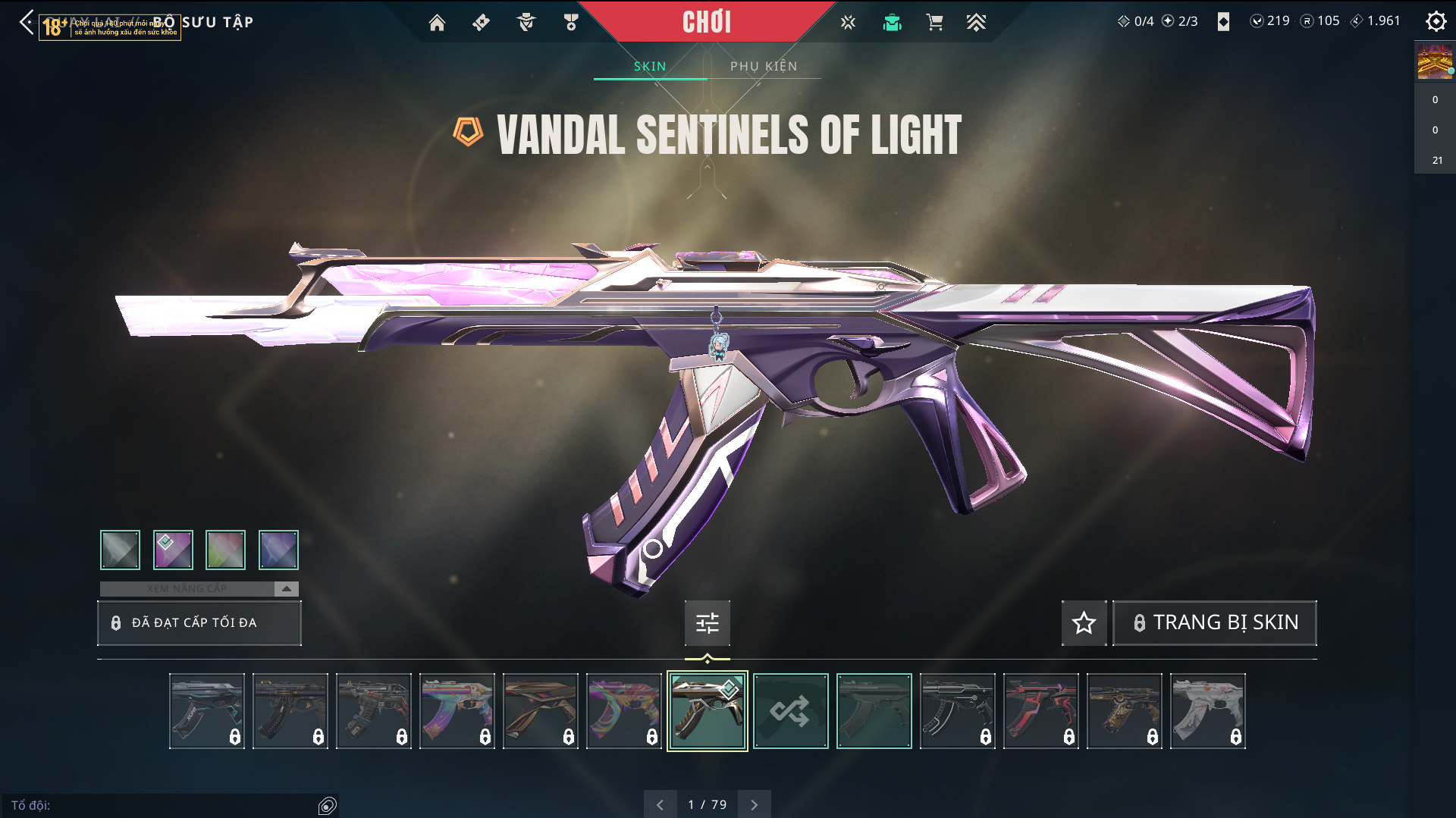Click the ĐÃ ĐẠT CẤP TỐI ĐA button
The height and width of the screenshot is (818, 1456).
pos(199,622)
